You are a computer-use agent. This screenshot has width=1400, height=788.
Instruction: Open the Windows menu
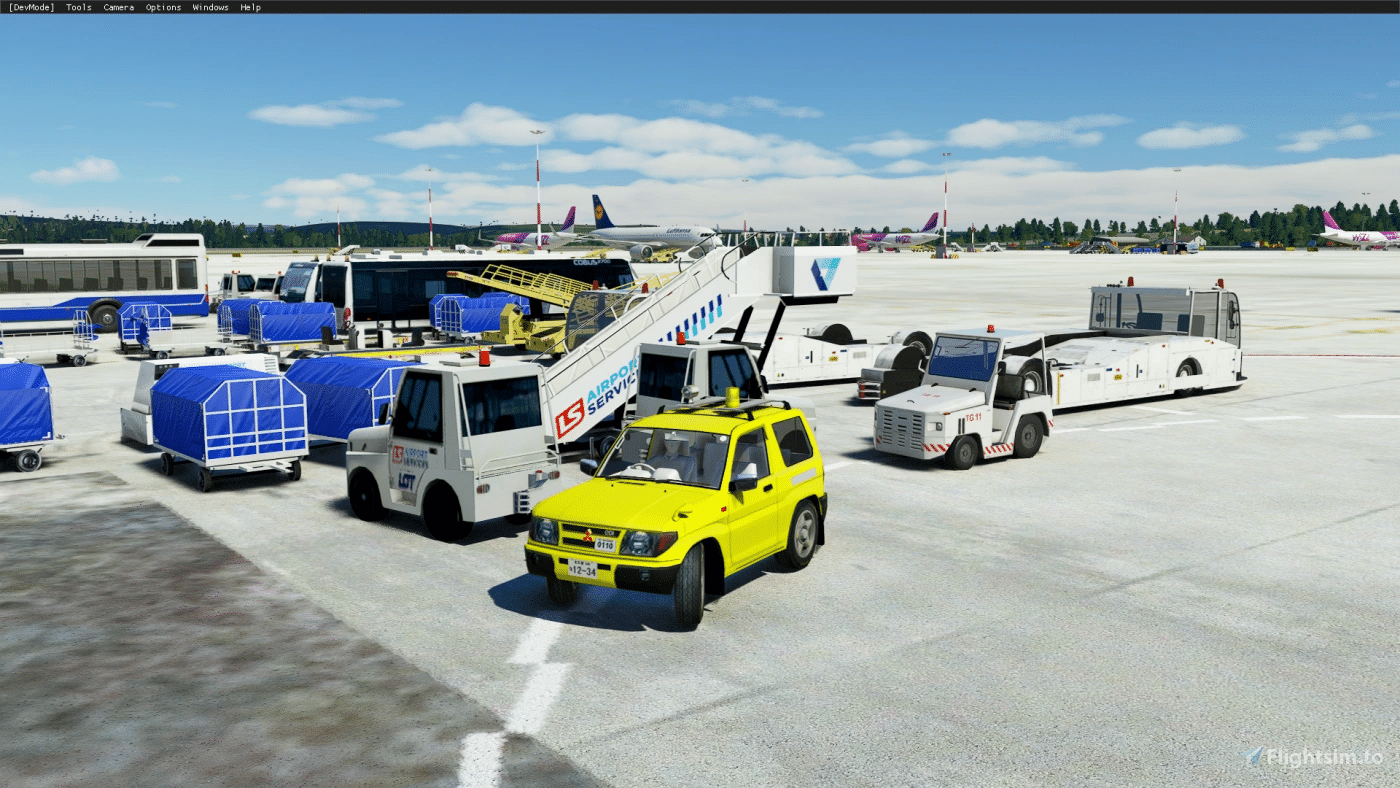[x=210, y=7]
